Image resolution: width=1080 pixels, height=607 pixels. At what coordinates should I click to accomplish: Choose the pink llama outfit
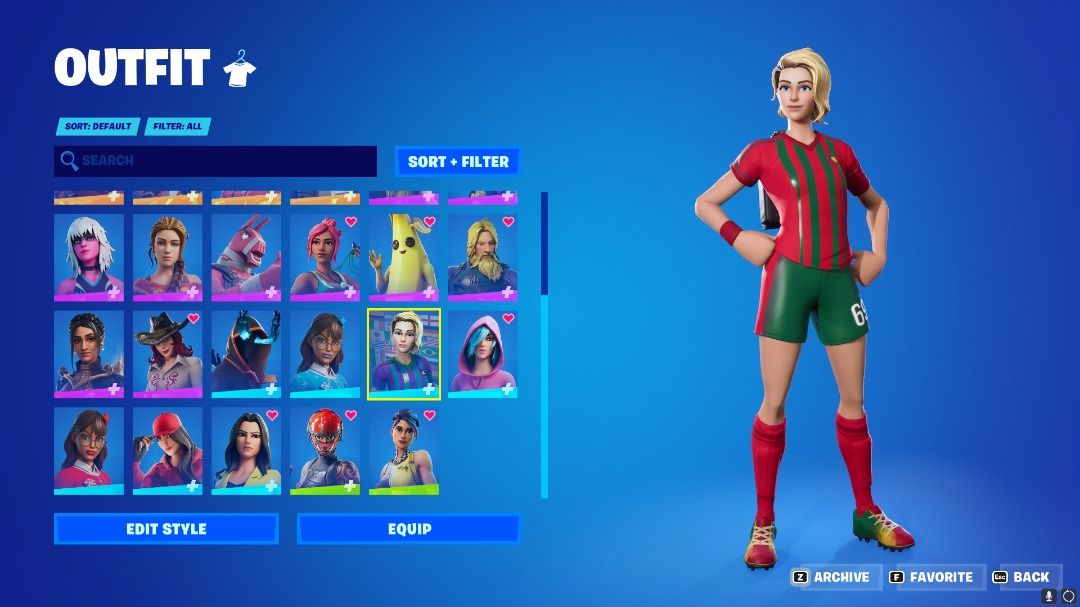246,257
